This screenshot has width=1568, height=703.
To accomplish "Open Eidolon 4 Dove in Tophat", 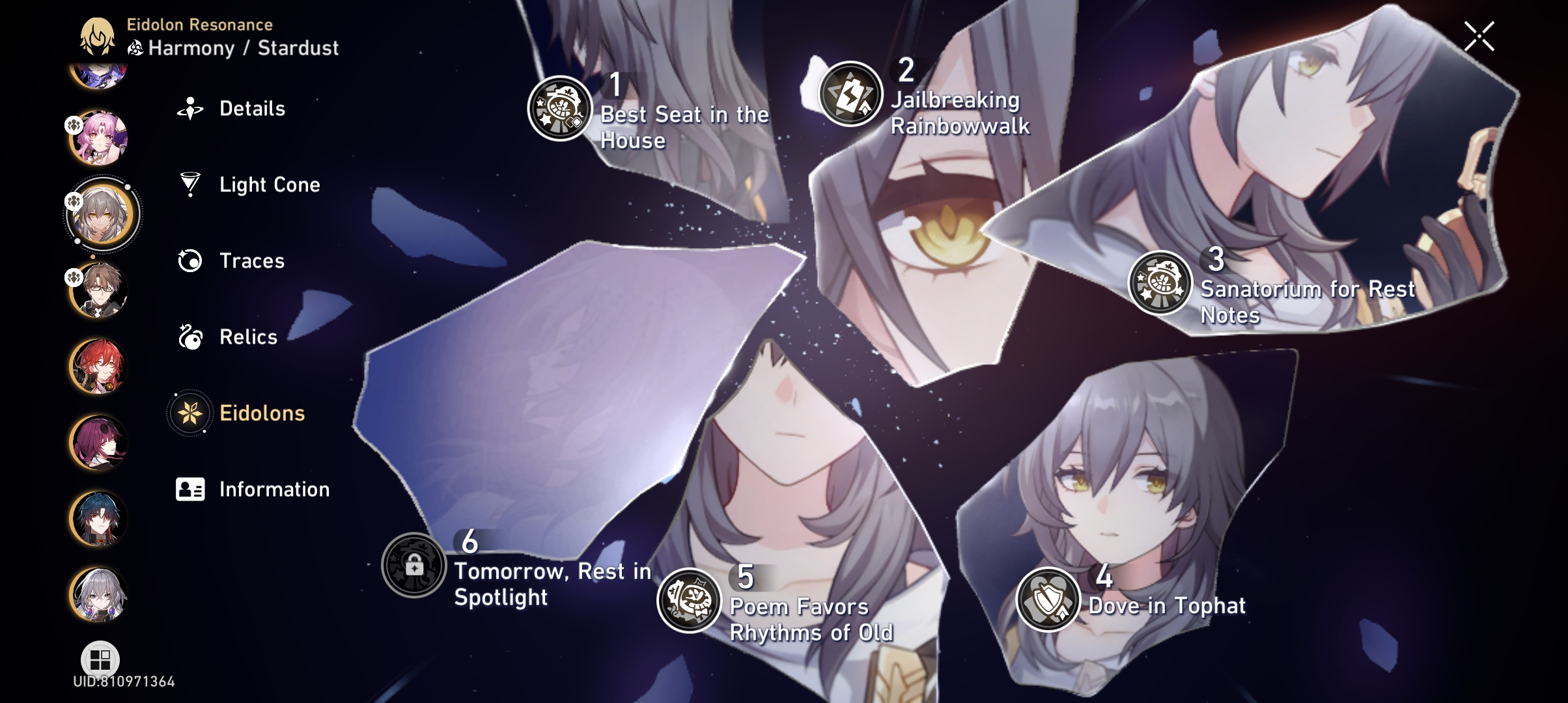I will (1048, 599).
